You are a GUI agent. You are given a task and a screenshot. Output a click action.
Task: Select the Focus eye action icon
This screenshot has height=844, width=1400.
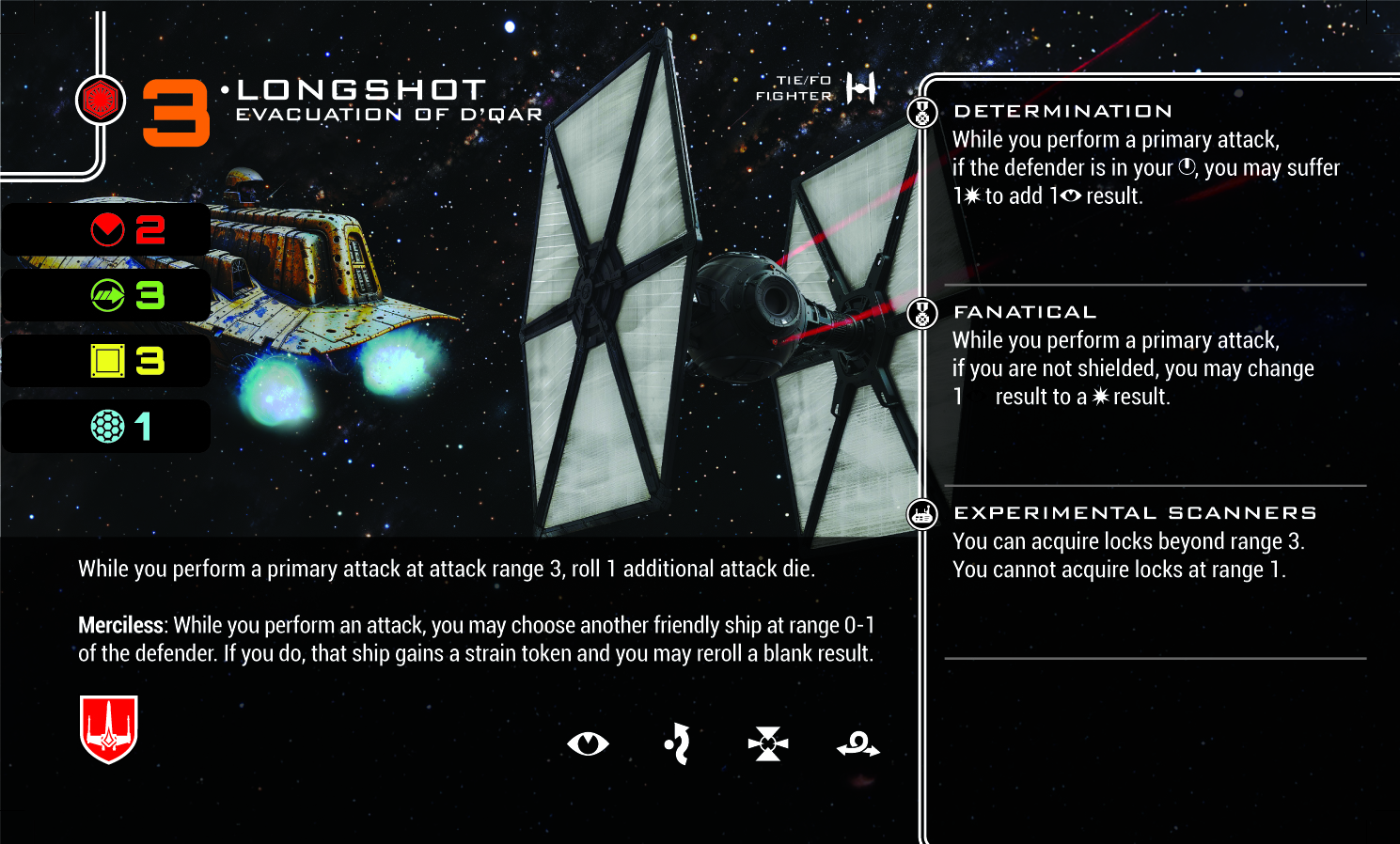[x=588, y=744]
